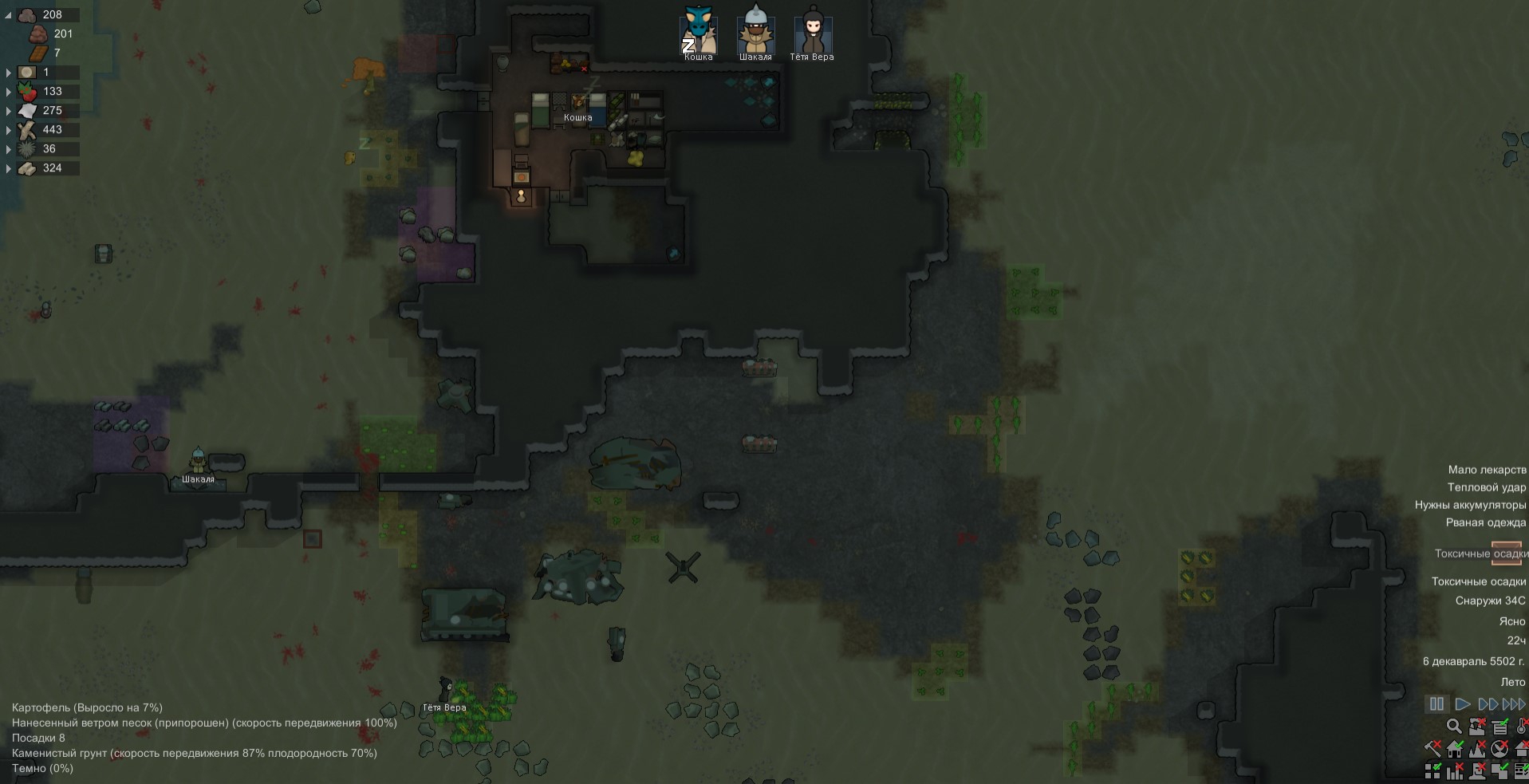Open the Нужны аккумуляторы alert

point(1470,505)
